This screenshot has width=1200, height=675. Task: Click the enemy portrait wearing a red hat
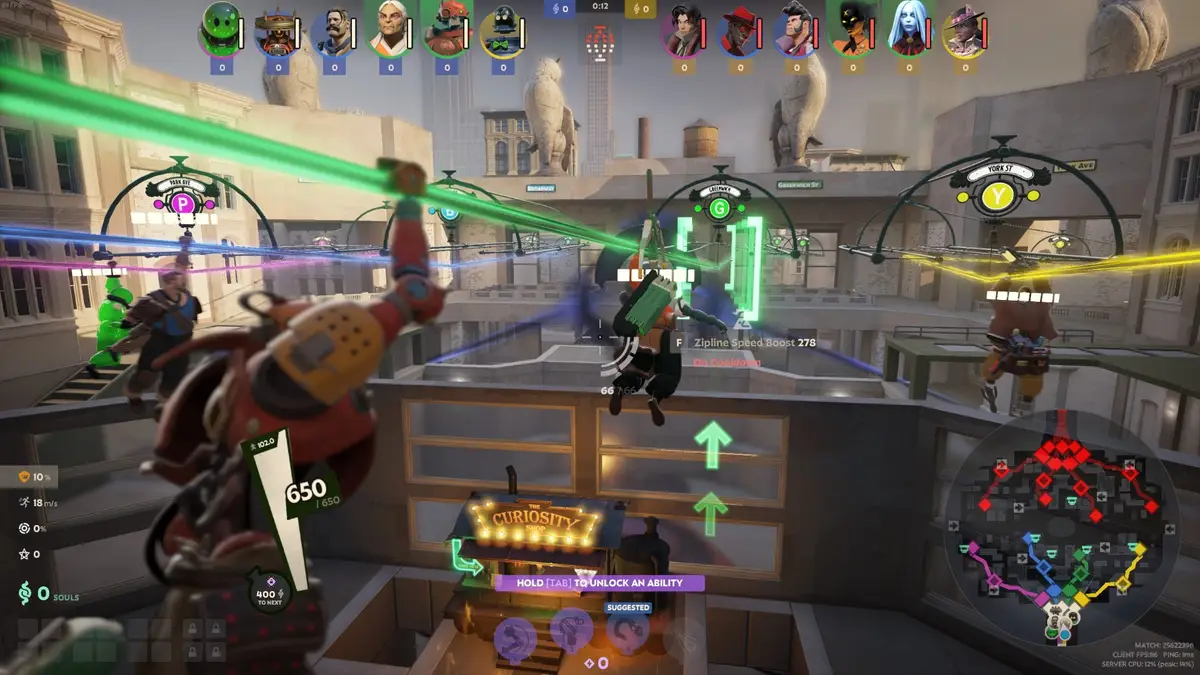click(740, 32)
